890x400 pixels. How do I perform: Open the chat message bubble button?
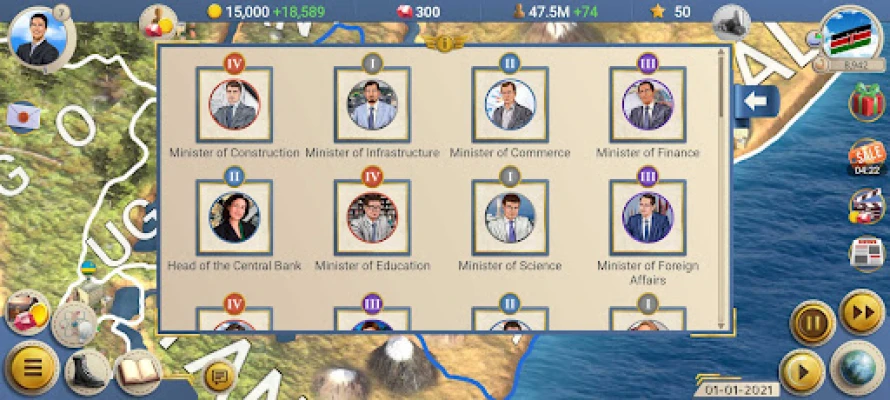coord(218,376)
